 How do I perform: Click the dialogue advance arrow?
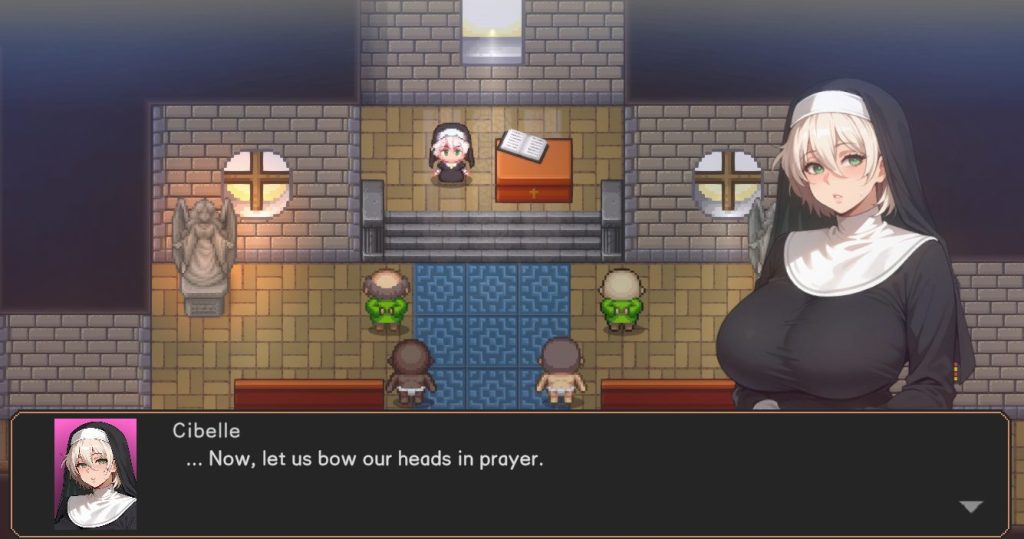click(x=971, y=507)
